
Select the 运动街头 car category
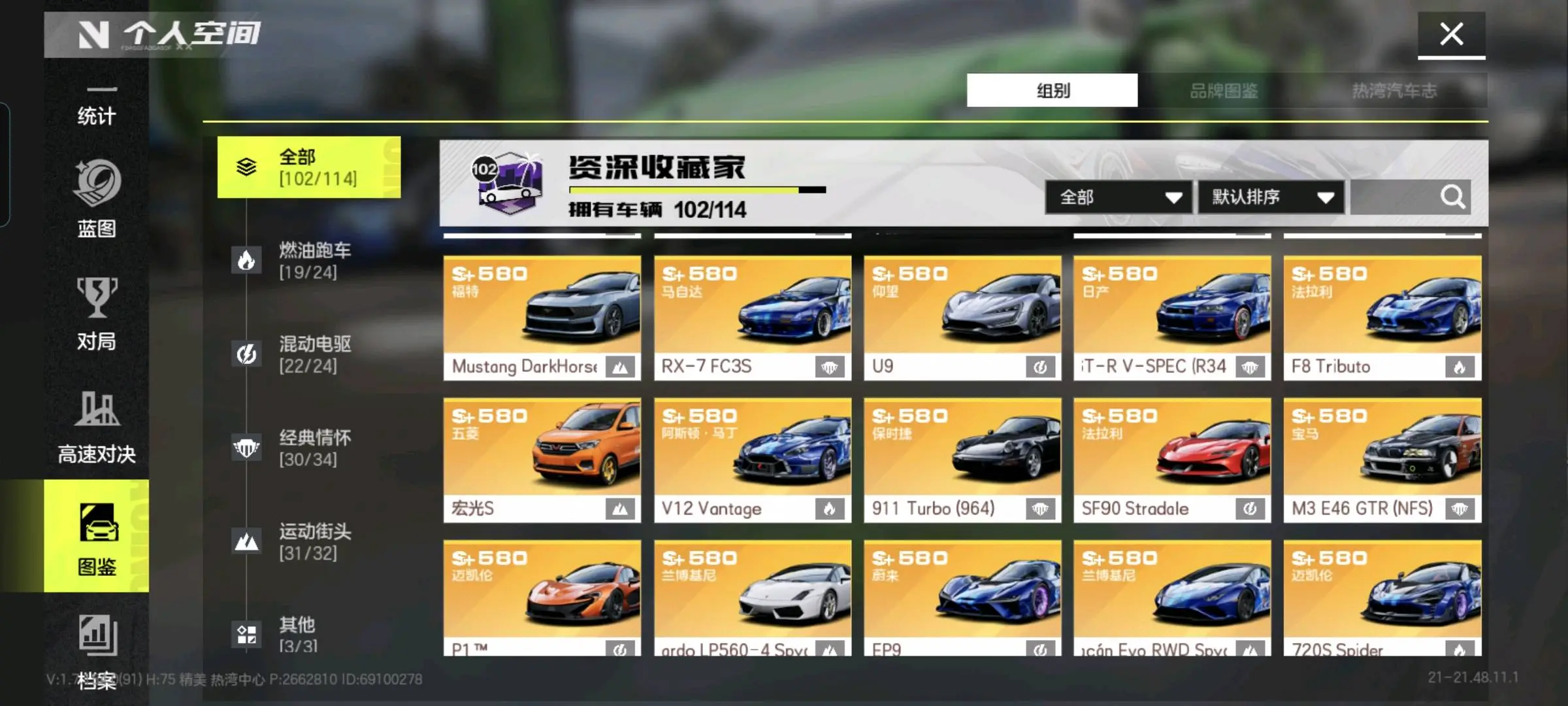point(308,541)
